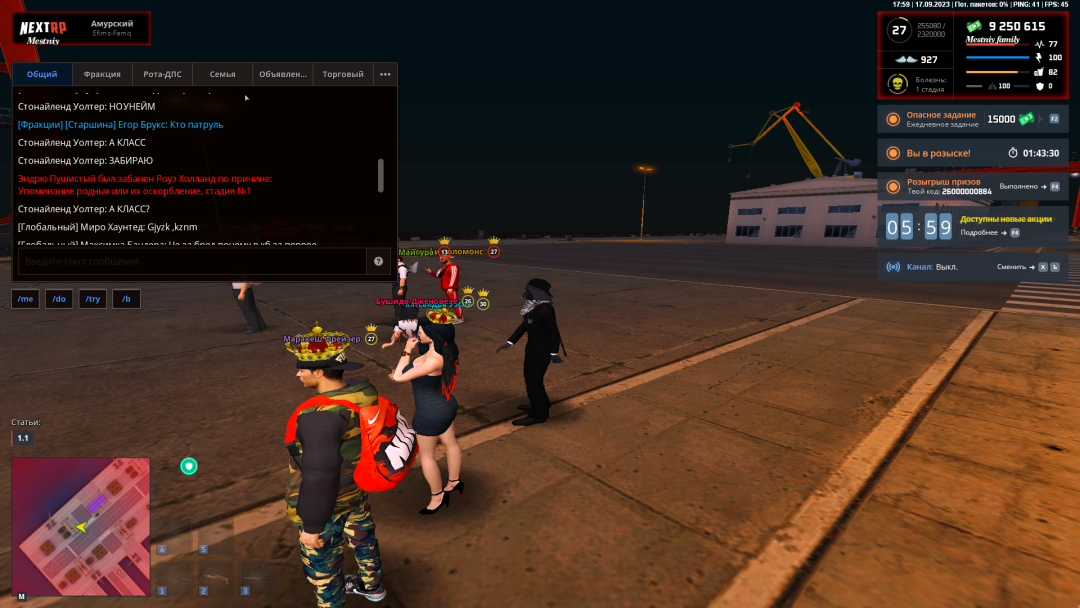Select weapon slot 2 in the hotbar
This screenshot has height=608, width=1080.
point(214,578)
